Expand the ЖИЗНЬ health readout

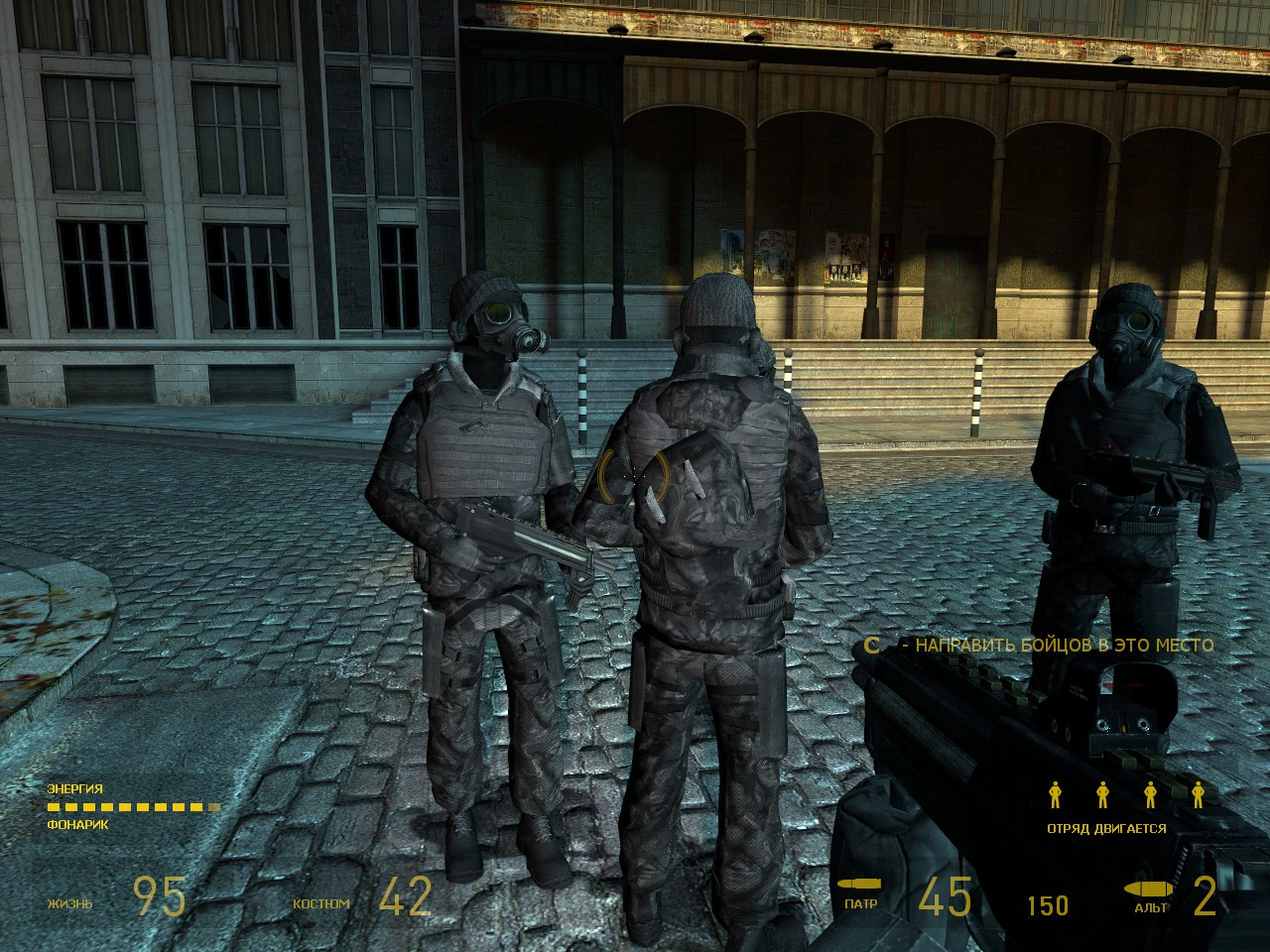point(69,903)
